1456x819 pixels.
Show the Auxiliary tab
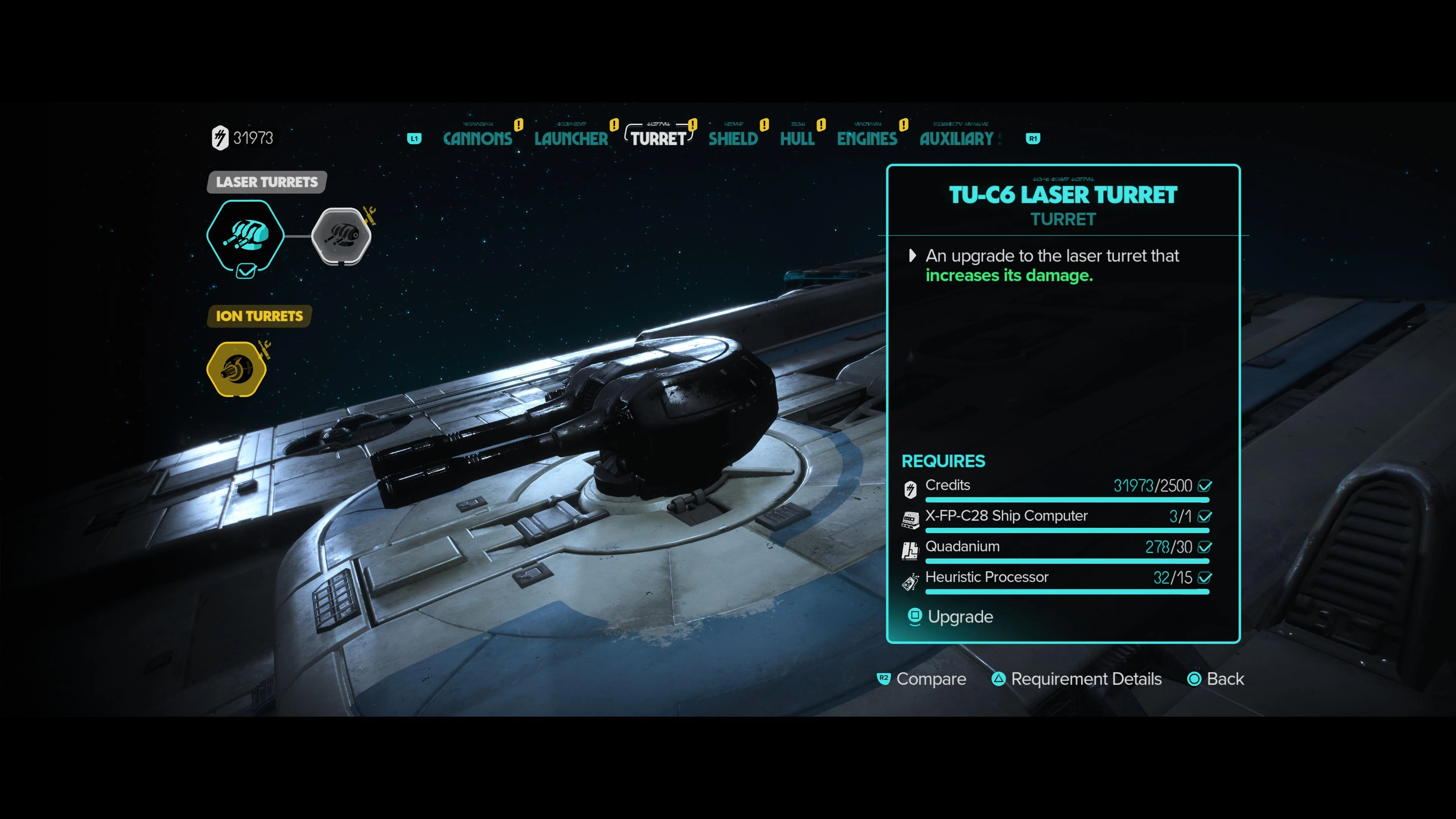[x=956, y=138]
